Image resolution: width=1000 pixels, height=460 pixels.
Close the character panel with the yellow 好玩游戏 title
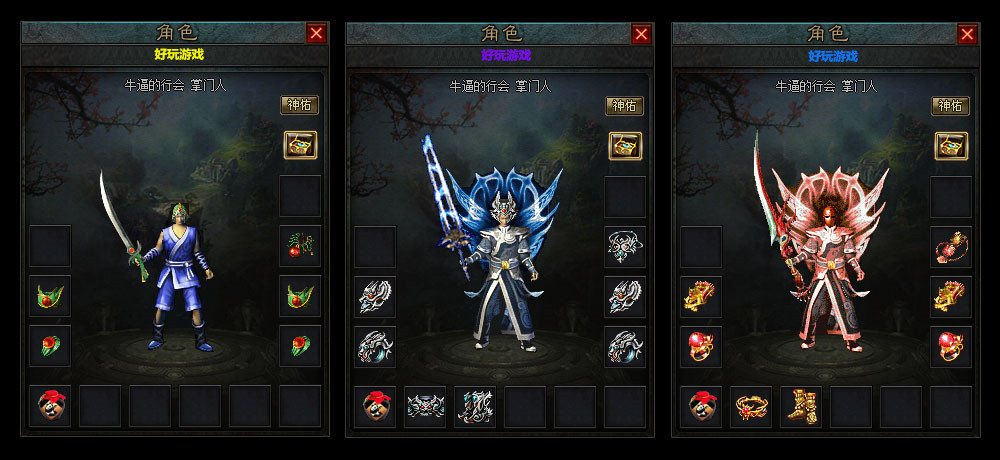(316, 34)
